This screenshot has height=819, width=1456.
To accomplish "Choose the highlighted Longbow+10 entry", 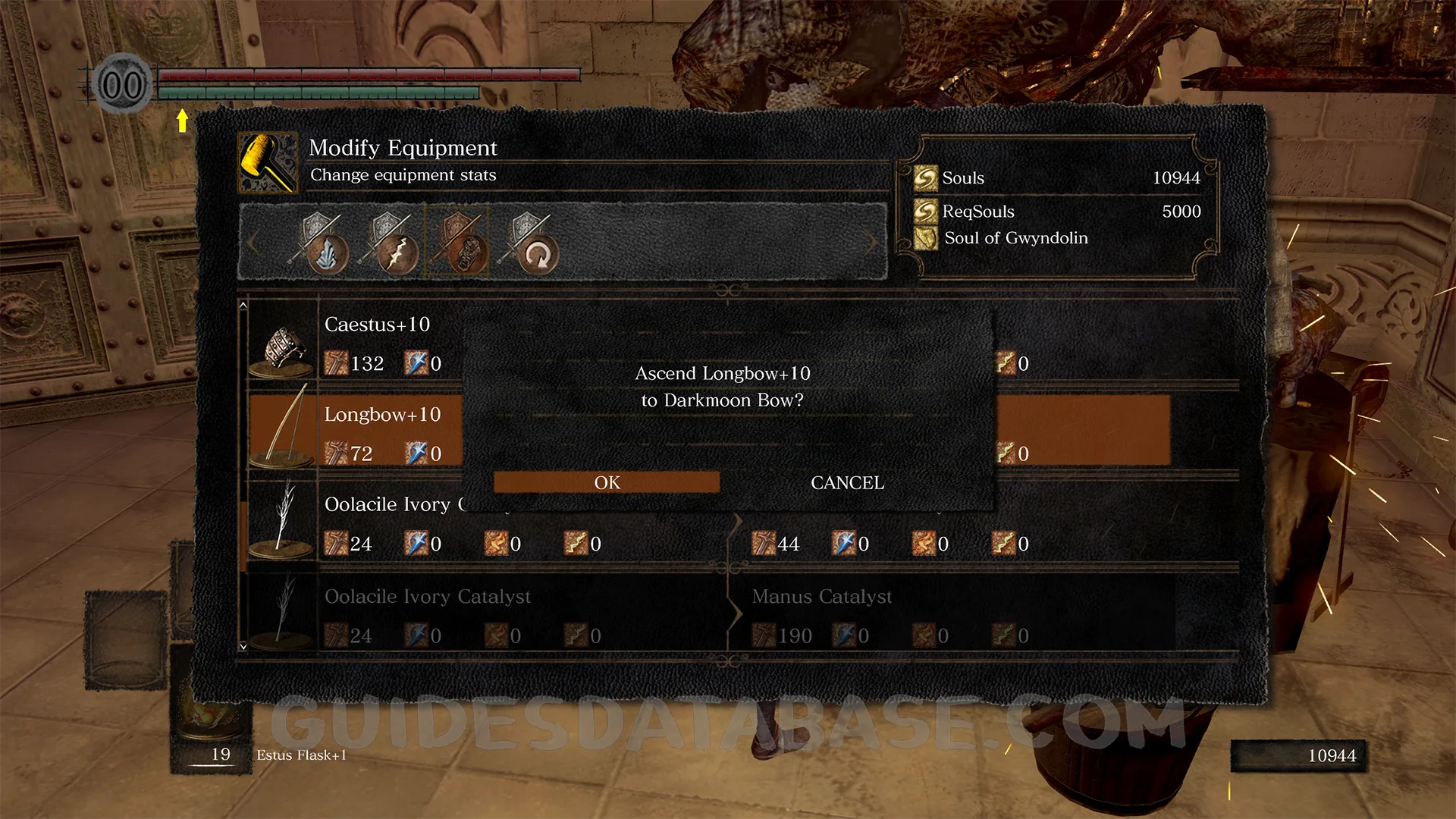I will pyautogui.click(x=382, y=415).
